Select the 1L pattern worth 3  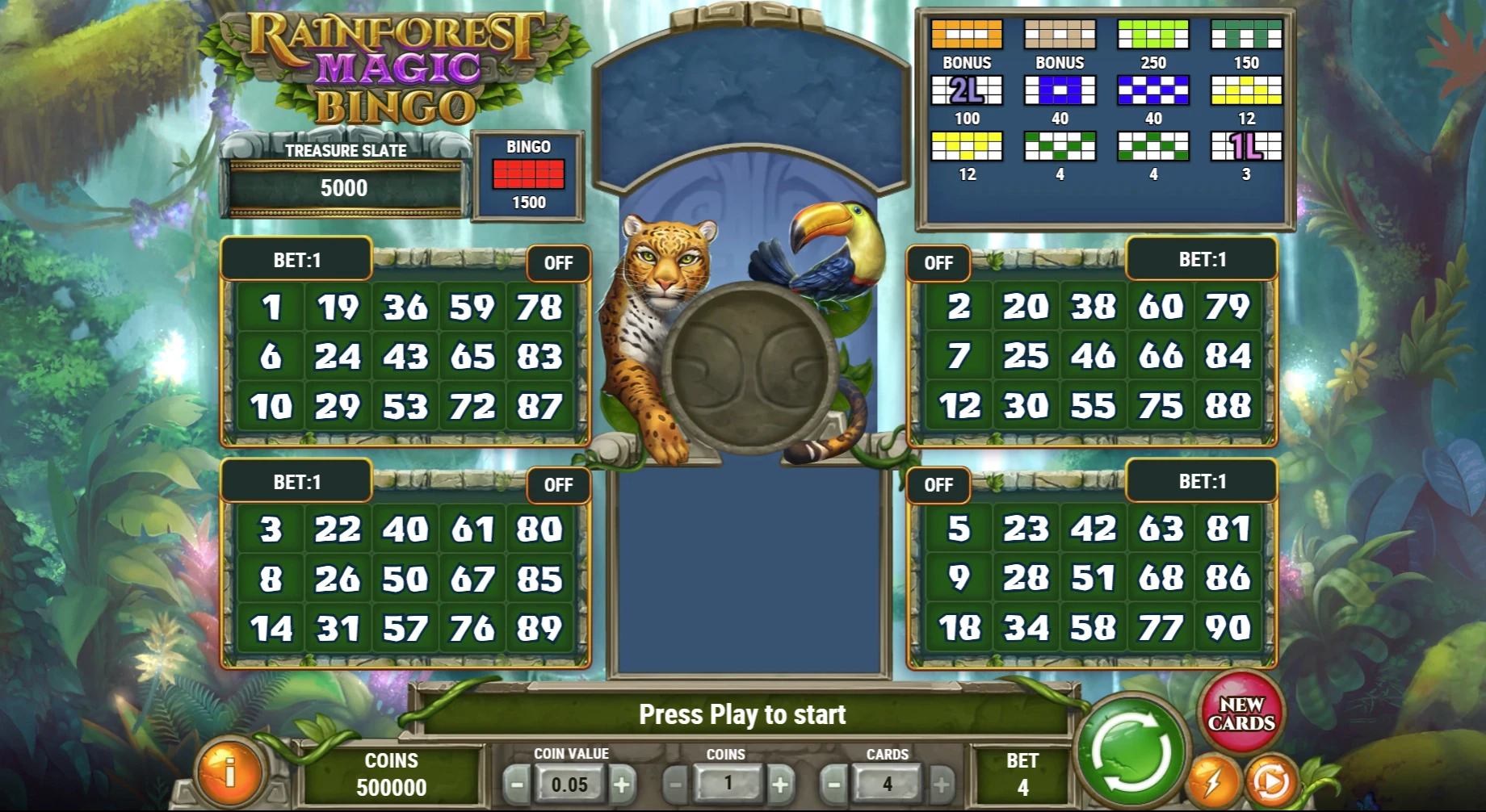click(1246, 147)
